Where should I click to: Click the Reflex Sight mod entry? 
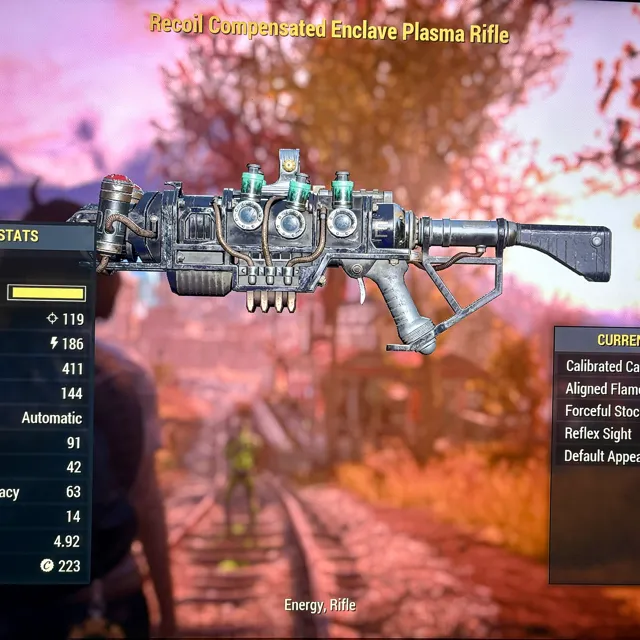[599, 433]
